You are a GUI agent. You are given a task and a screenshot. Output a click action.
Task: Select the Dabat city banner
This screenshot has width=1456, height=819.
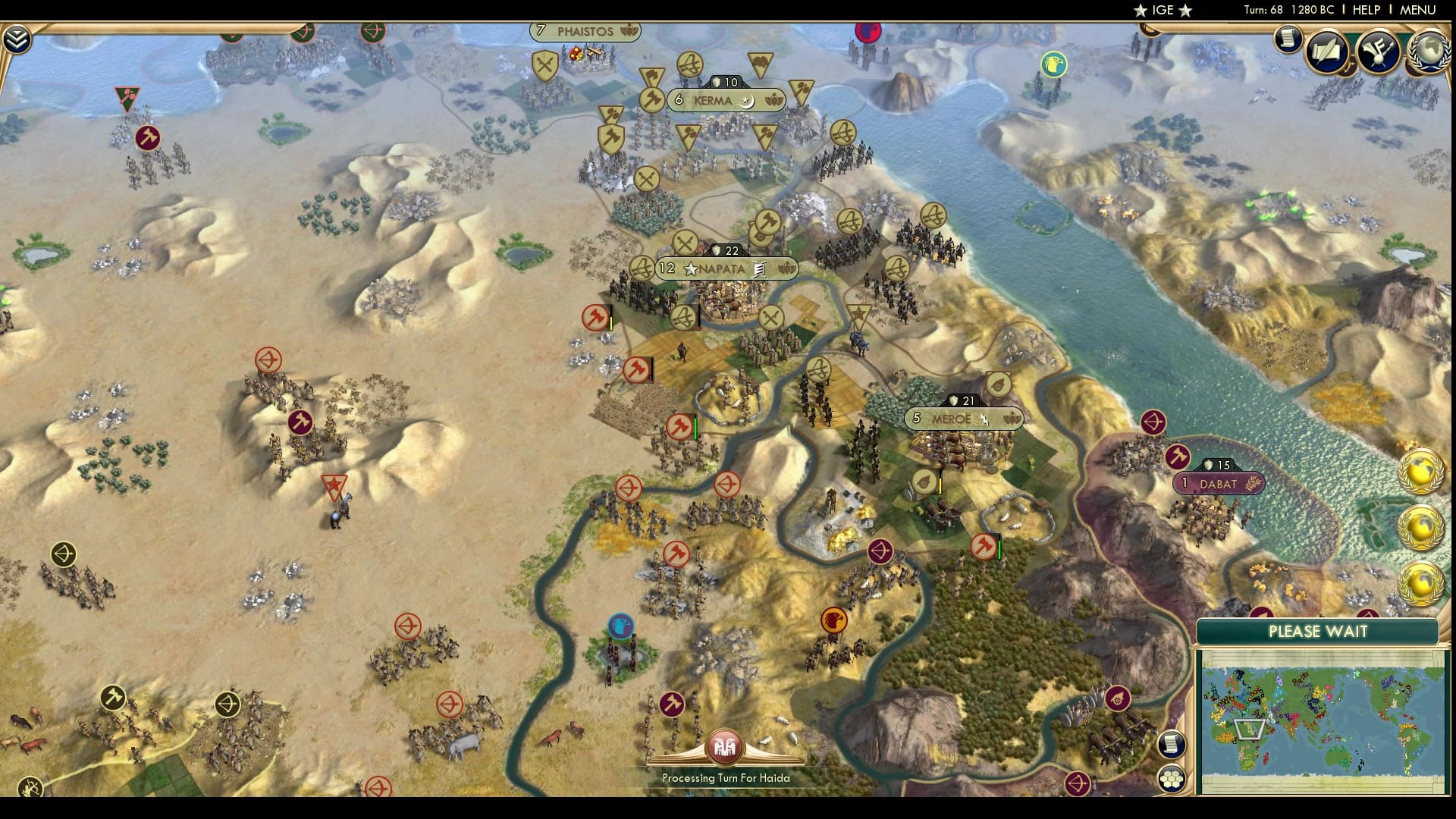click(1218, 484)
